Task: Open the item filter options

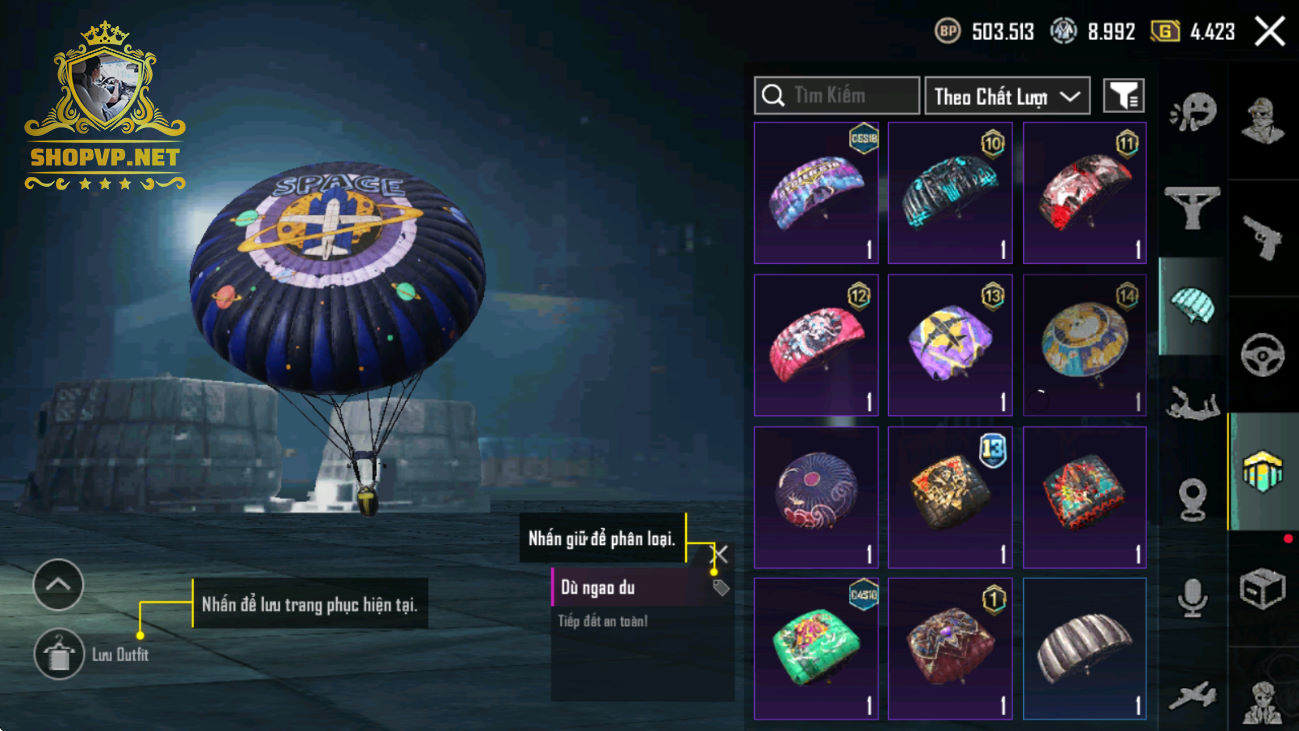Action: [x=1123, y=96]
